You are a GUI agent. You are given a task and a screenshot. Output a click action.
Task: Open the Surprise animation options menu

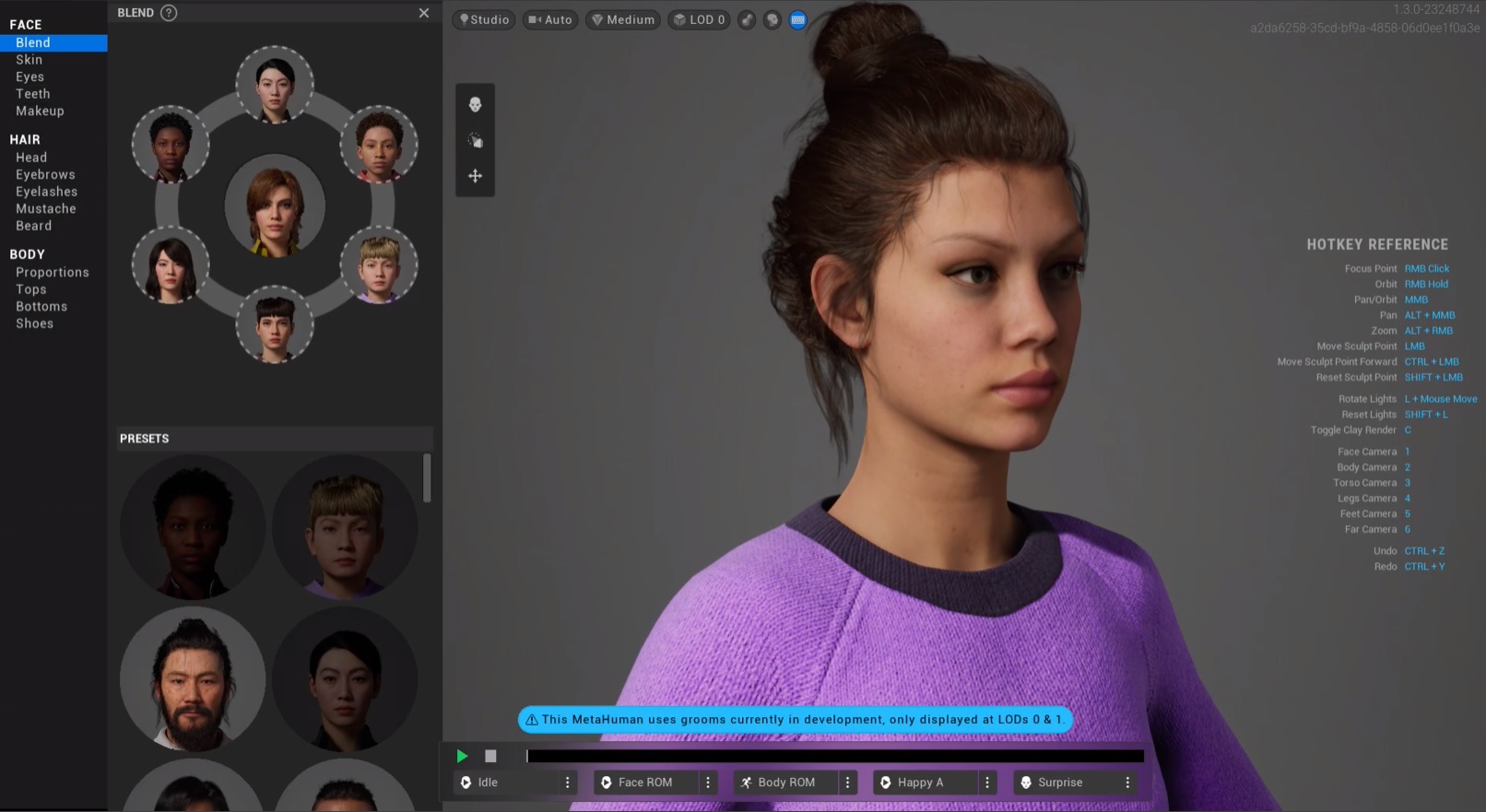click(x=1128, y=782)
